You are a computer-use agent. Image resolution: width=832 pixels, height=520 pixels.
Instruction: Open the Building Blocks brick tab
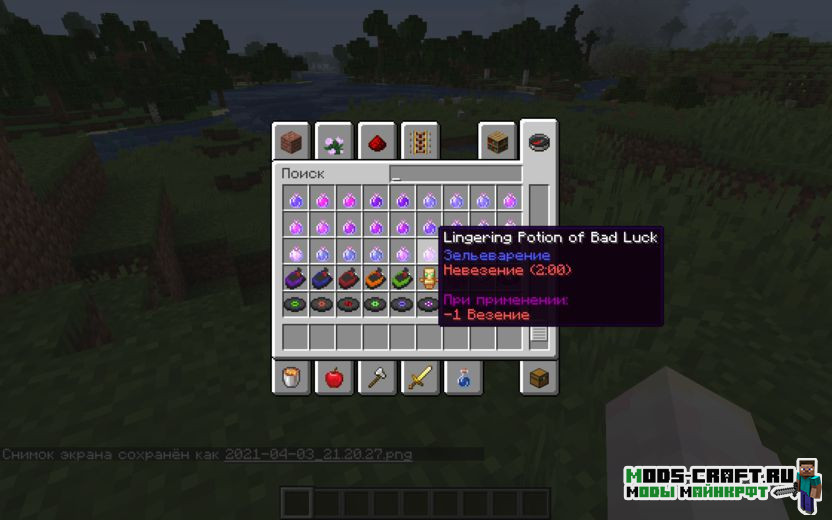(291, 143)
